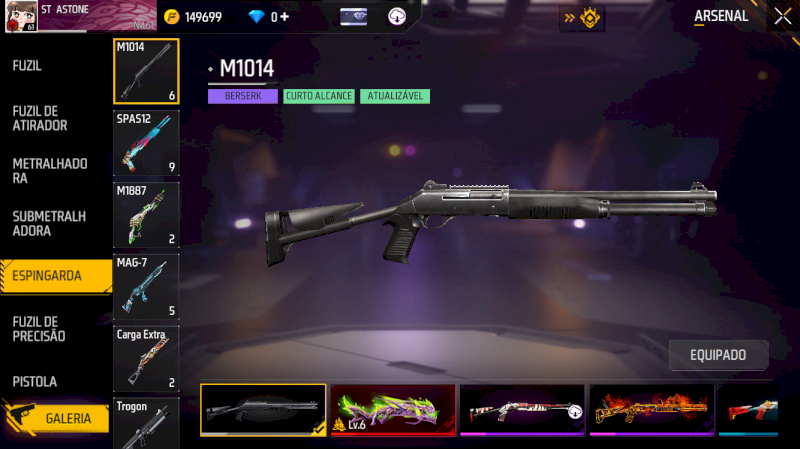800x449 pixels.
Task: Choose the green dragon Lv.6 skin
Action: coord(393,410)
